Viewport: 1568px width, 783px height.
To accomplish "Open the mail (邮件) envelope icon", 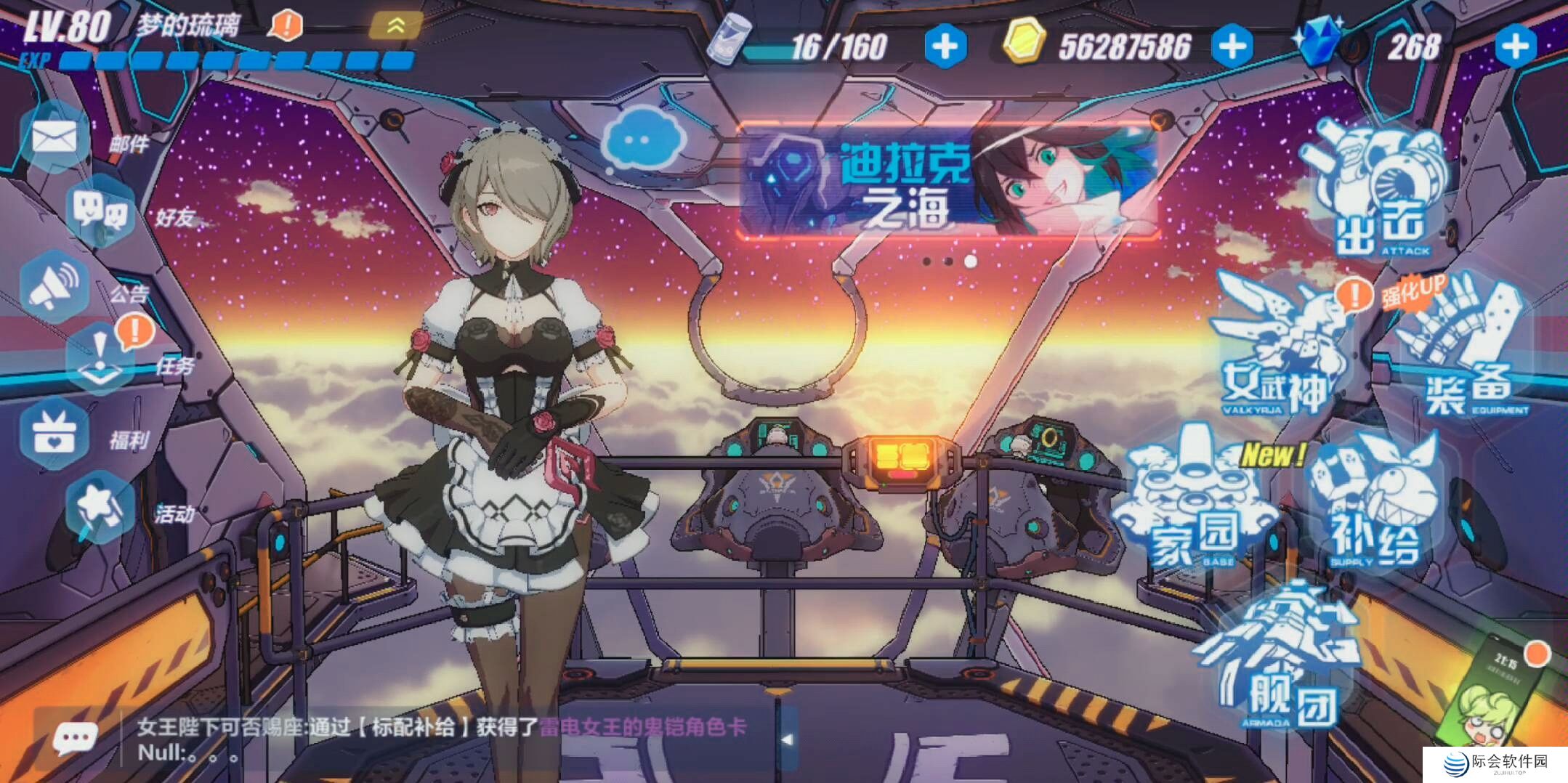I will click(x=54, y=137).
